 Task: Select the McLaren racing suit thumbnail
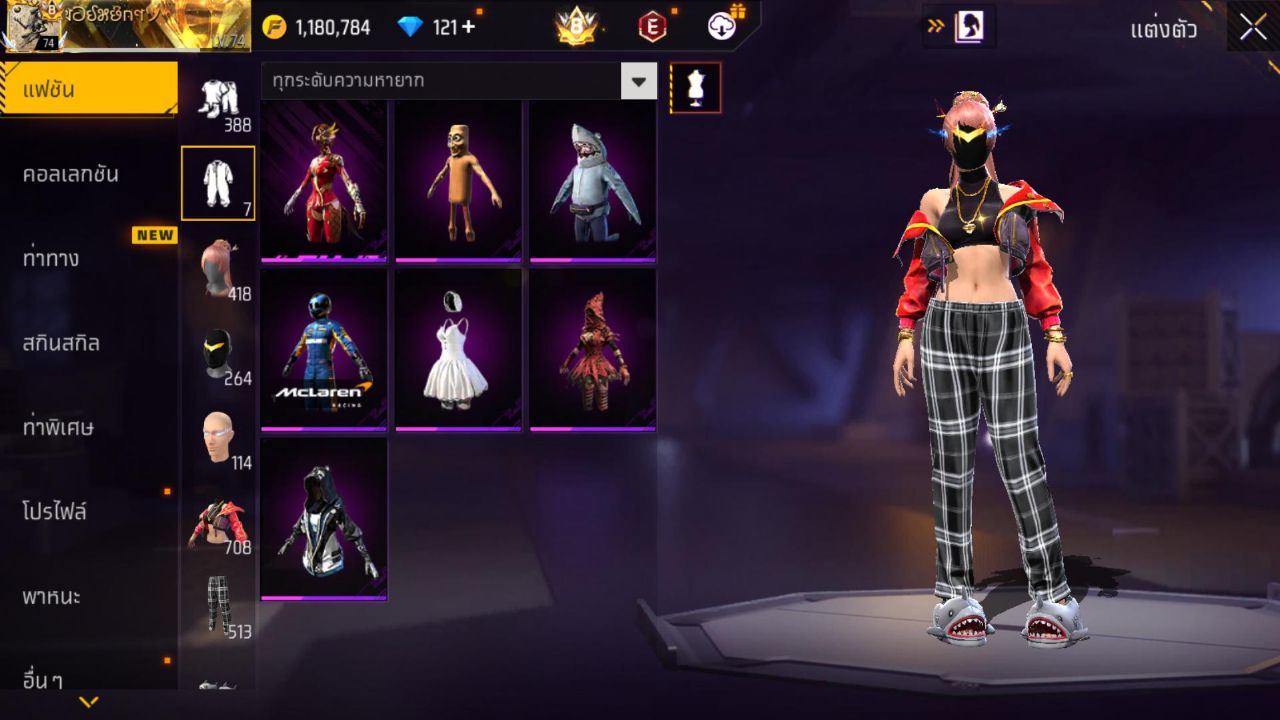pyautogui.click(x=324, y=349)
